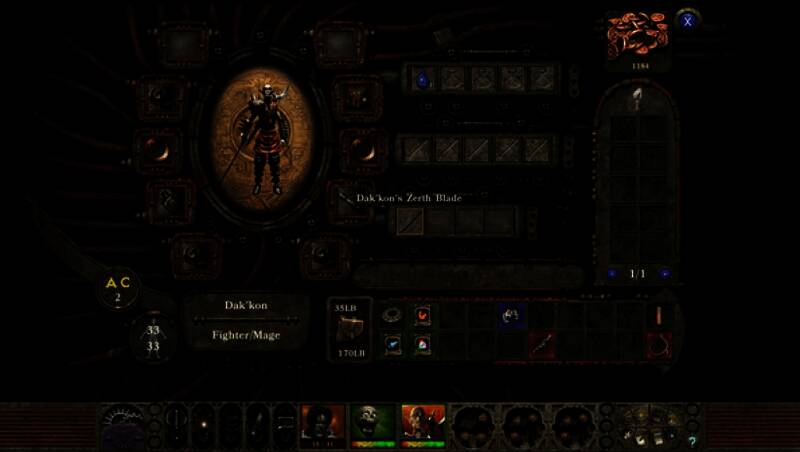Select the multicolored scroll in backpack
Screen dimensions: 800x452
click(x=422, y=343)
